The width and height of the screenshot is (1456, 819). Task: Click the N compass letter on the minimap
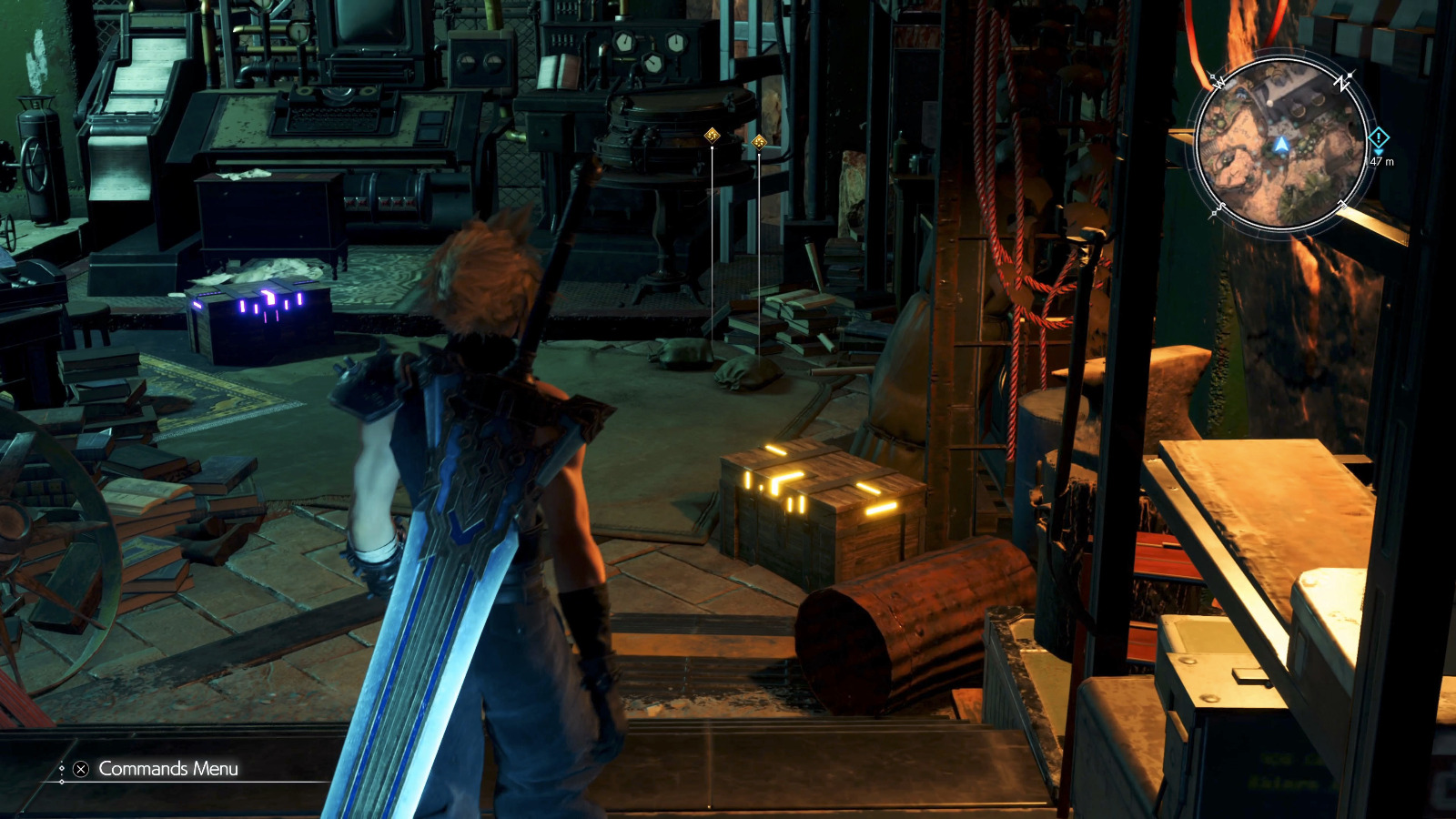tap(1340, 84)
